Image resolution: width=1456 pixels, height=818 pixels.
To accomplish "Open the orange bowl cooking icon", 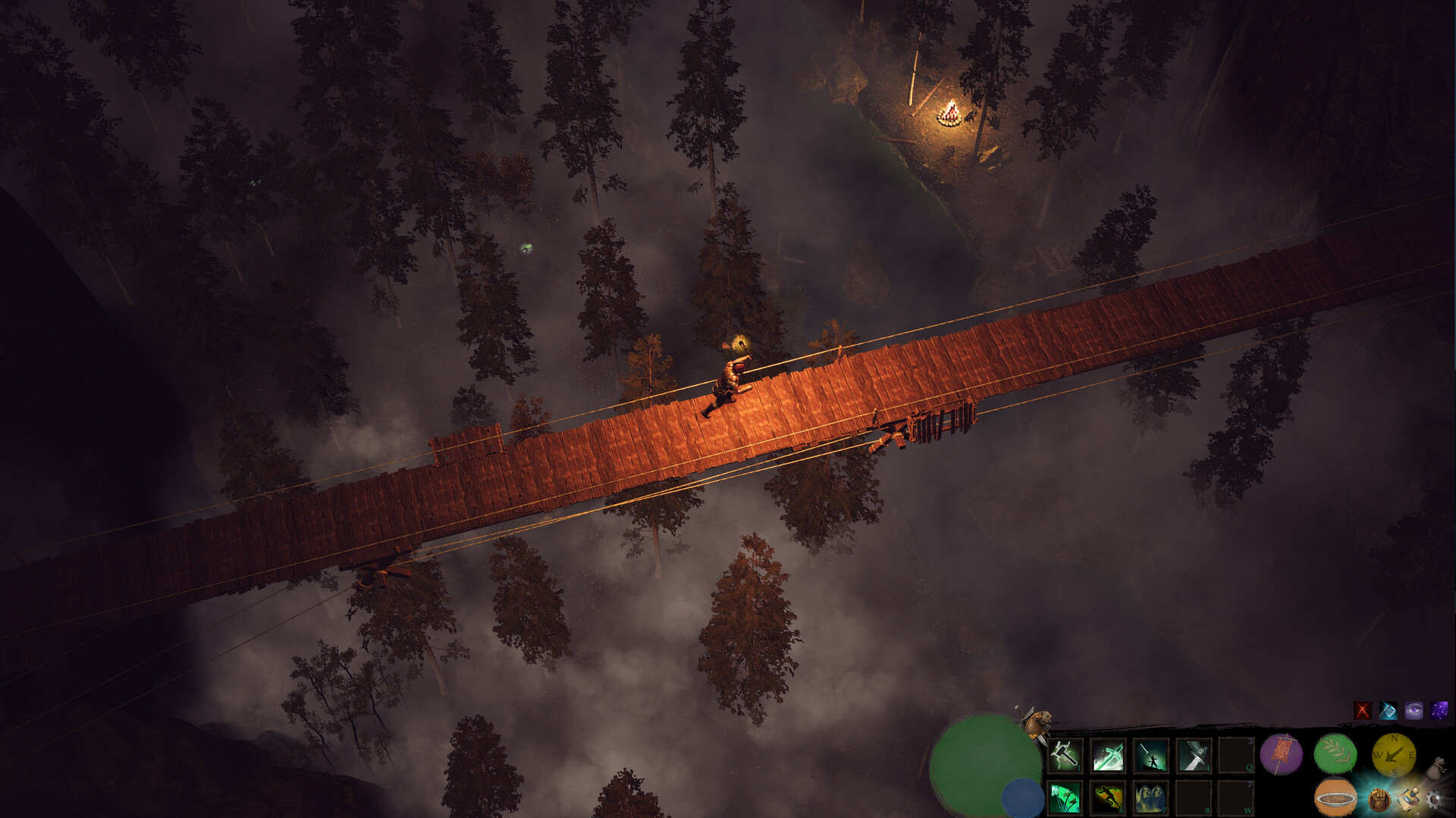I will coord(1335,798).
